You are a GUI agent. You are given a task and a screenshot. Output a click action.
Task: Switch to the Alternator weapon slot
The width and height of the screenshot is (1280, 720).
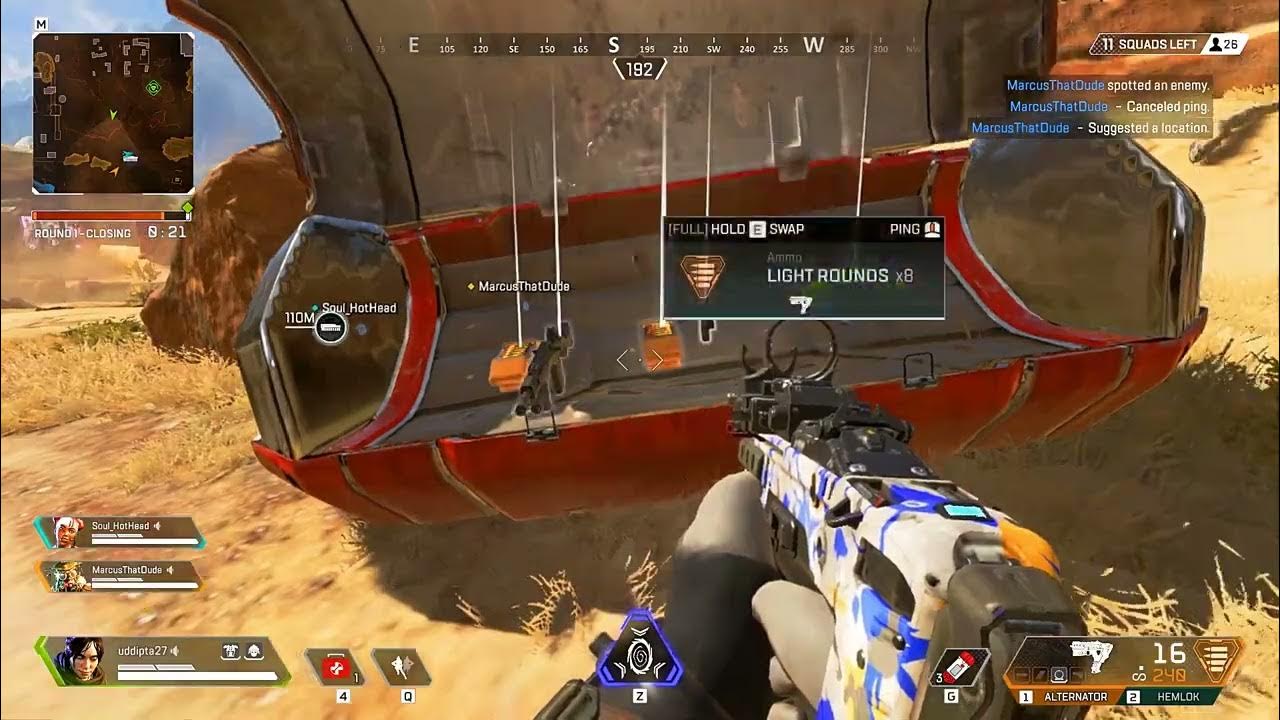click(1066, 696)
